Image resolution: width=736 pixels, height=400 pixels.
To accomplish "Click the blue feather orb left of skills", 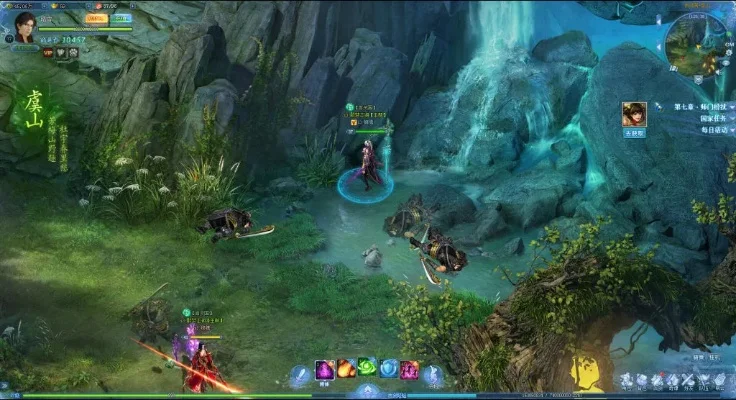I will point(300,376).
